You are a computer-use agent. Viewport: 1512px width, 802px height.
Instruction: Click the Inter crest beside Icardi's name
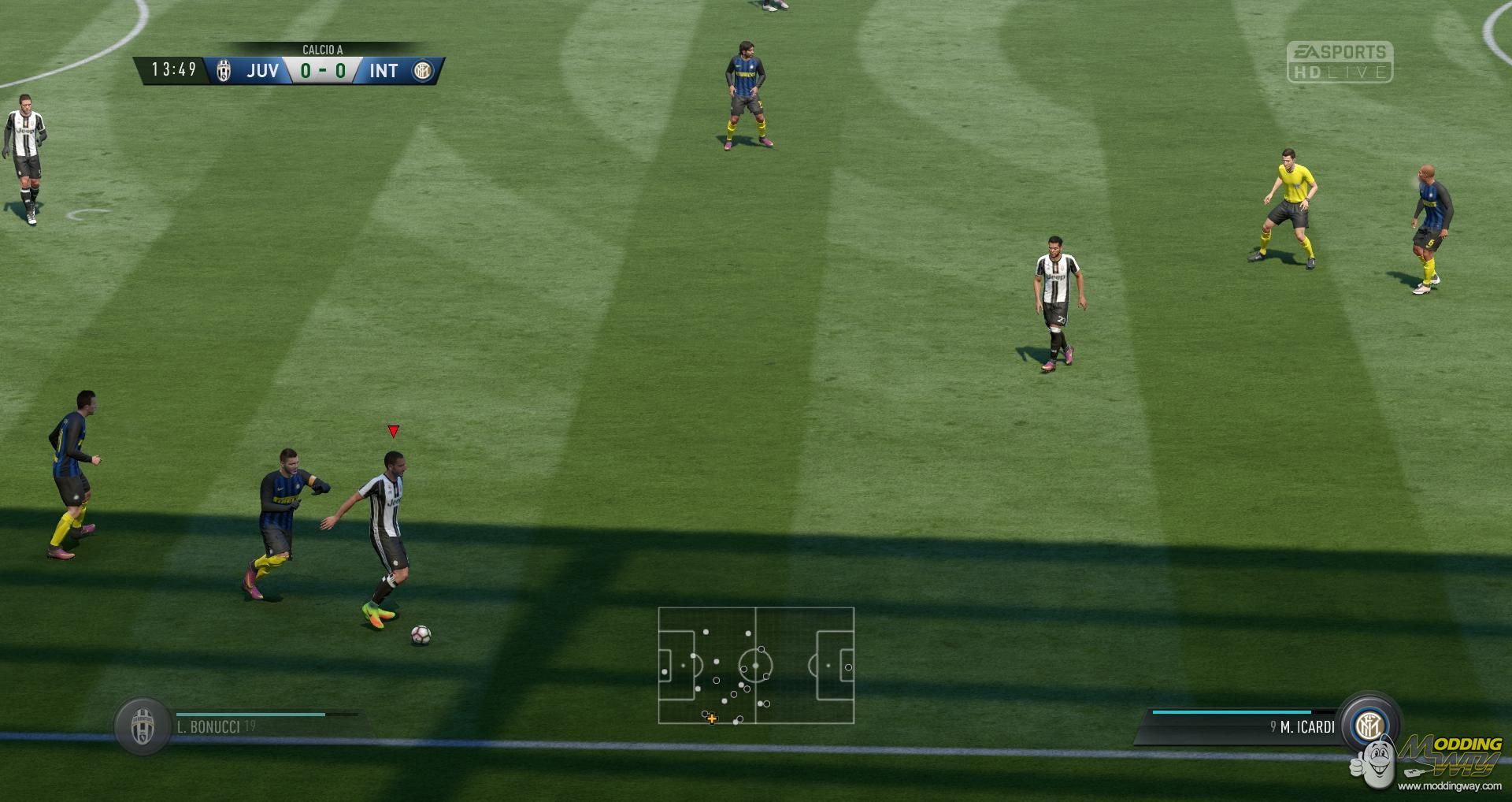[x=1369, y=724]
